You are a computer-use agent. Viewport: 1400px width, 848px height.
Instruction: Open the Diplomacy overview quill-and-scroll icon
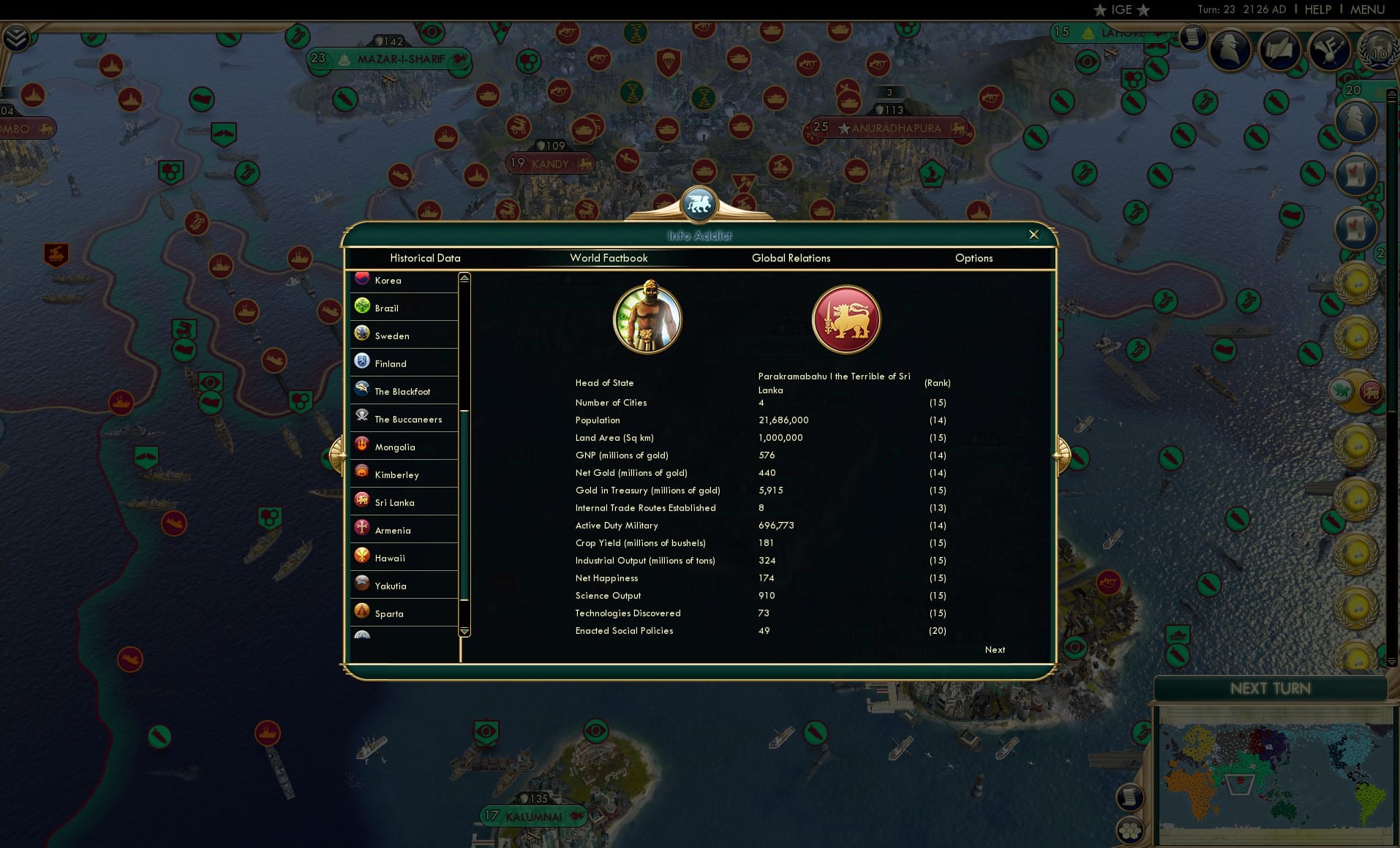[1281, 48]
